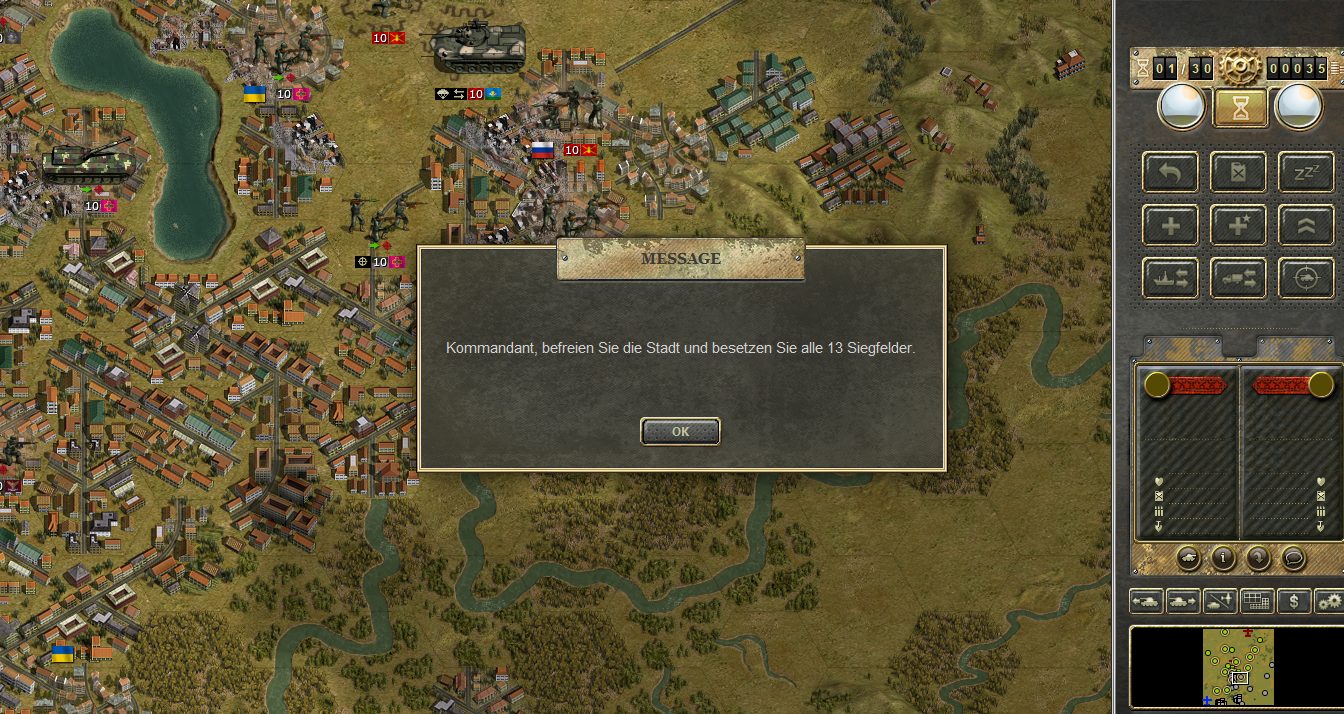Select the fuel canister supply button

tap(1238, 172)
